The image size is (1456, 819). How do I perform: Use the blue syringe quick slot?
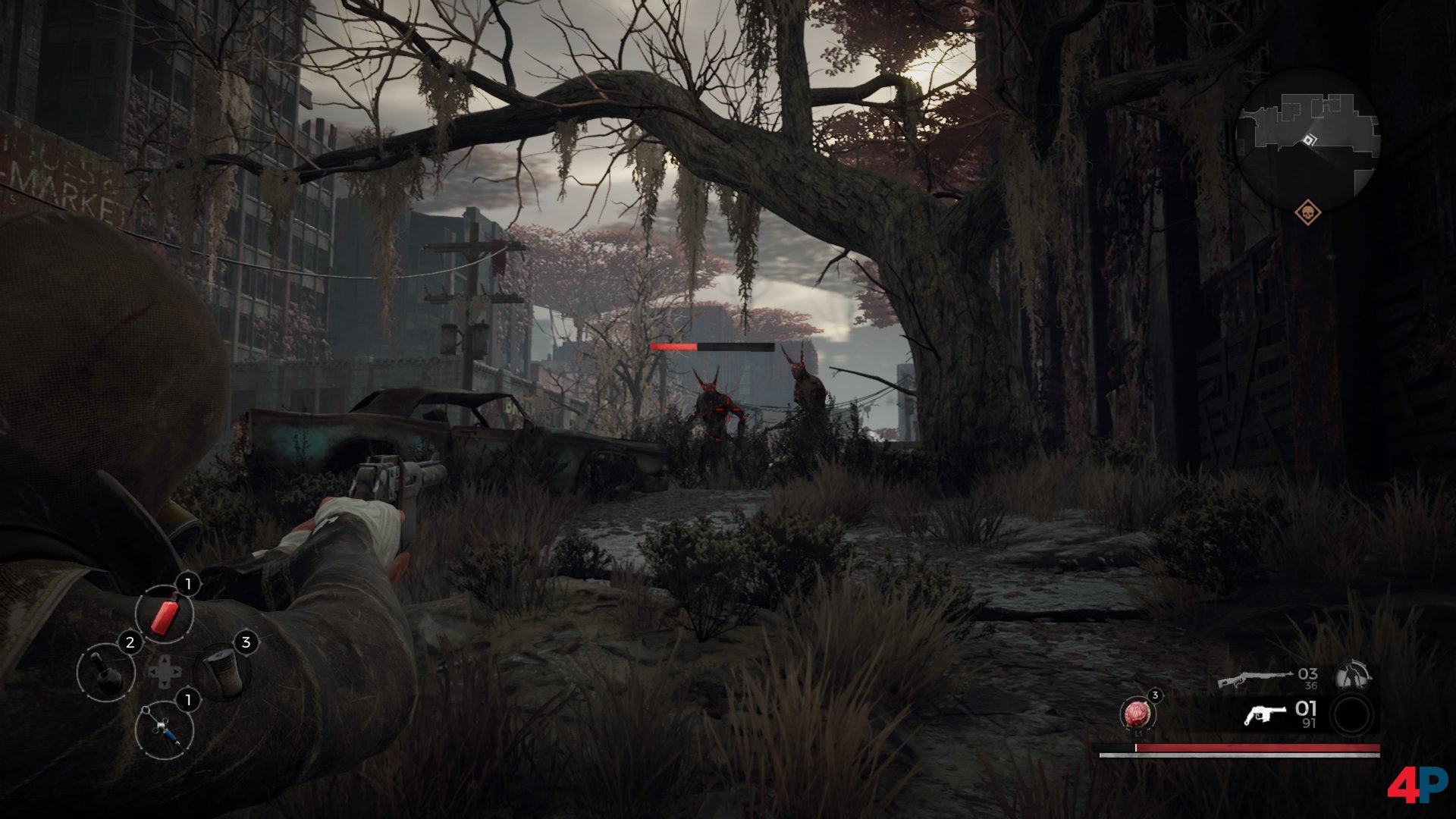coord(165,730)
